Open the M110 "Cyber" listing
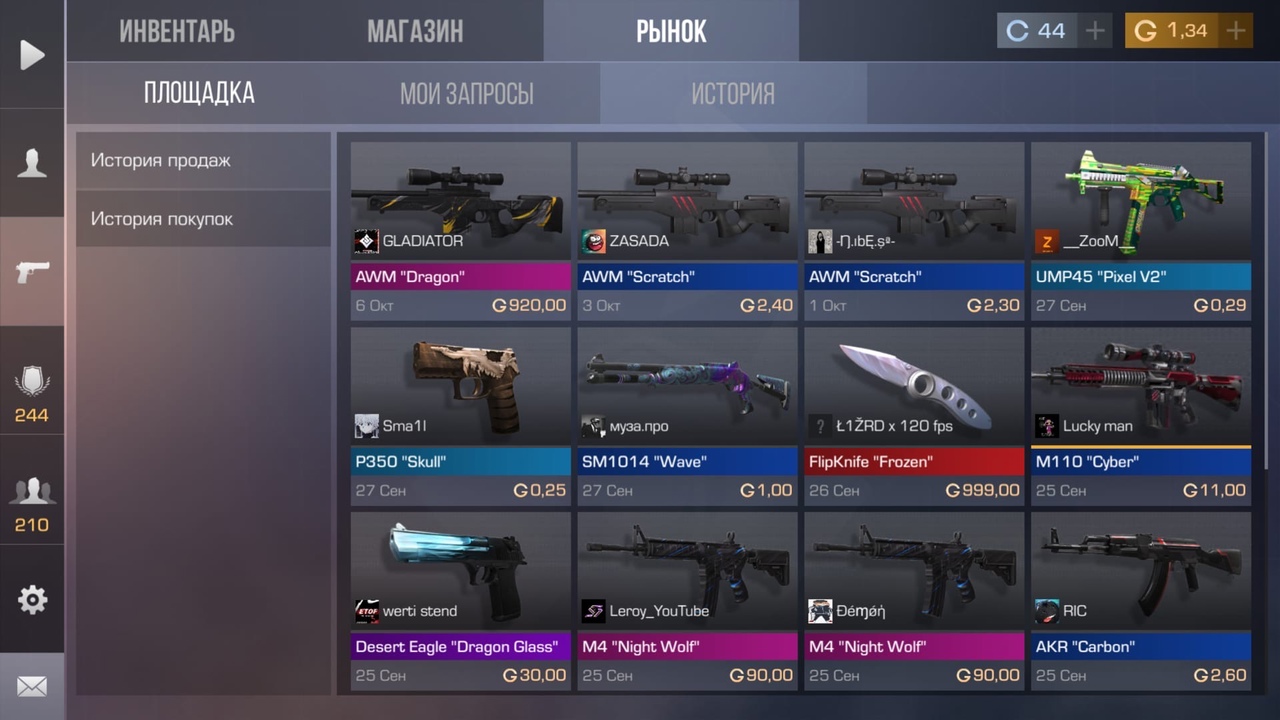The height and width of the screenshot is (720, 1280). (x=1141, y=415)
